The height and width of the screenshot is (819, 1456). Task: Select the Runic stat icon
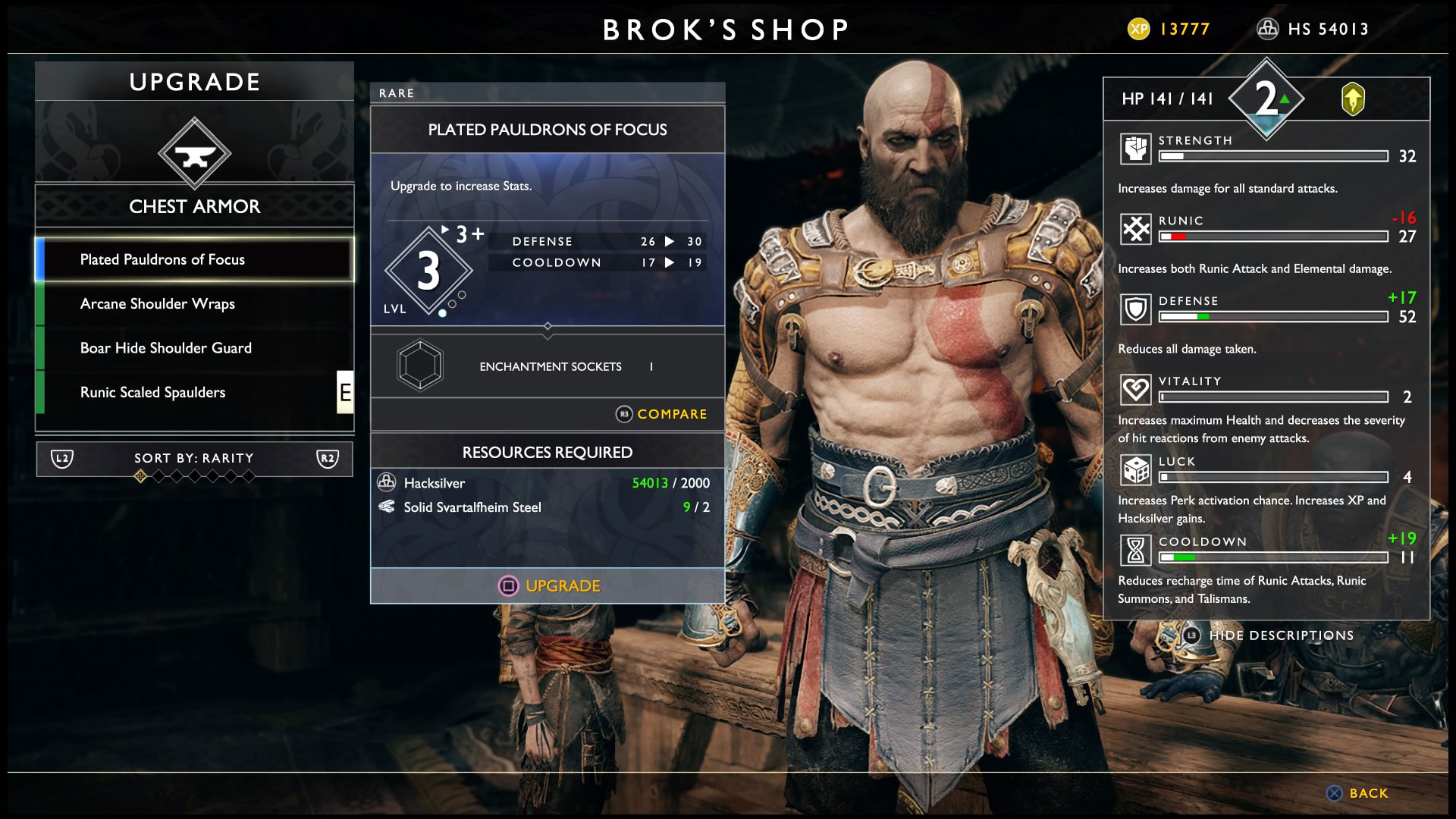click(x=1135, y=228)
